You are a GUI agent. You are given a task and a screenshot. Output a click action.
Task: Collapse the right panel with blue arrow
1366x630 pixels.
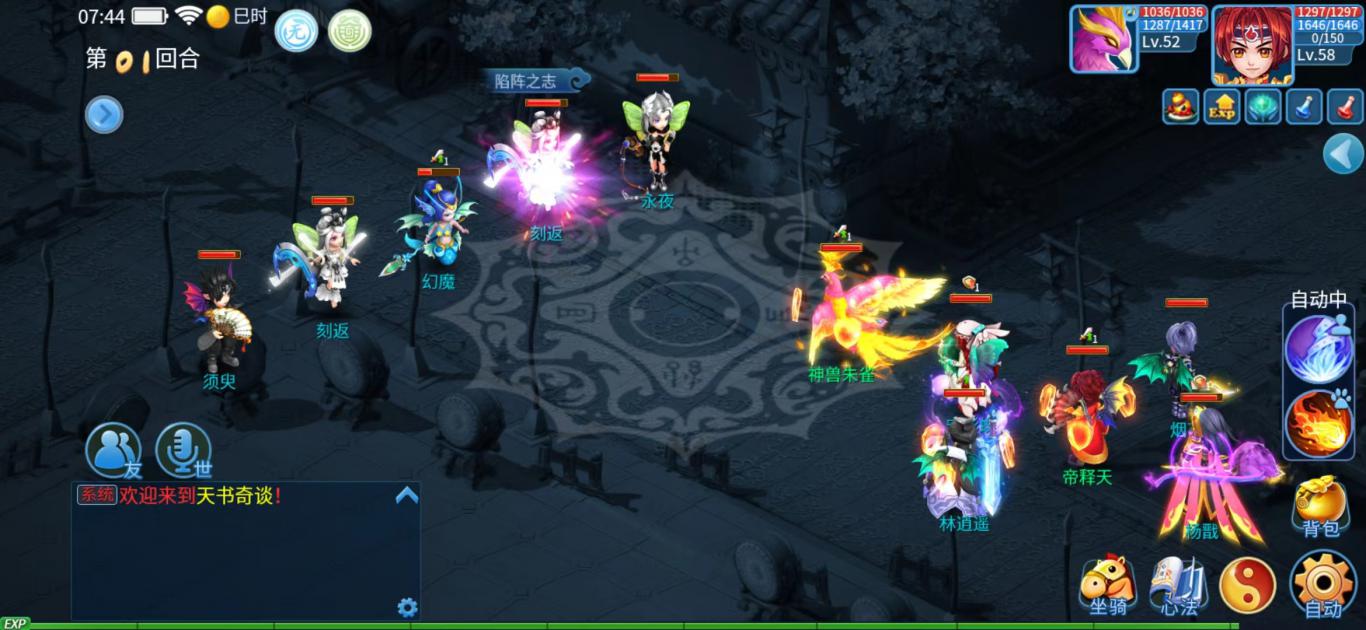pyautogui.click(x=1343, y=154)
